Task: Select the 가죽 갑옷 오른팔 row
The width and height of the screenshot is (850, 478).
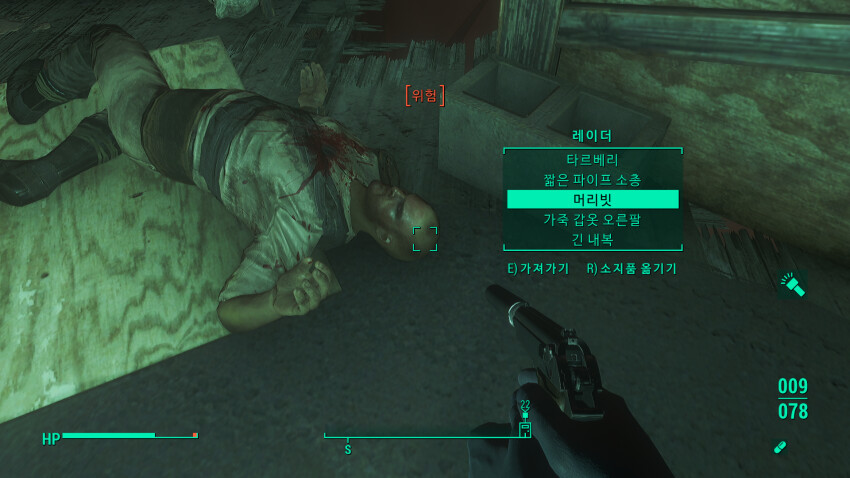Action: click(592, 220)
